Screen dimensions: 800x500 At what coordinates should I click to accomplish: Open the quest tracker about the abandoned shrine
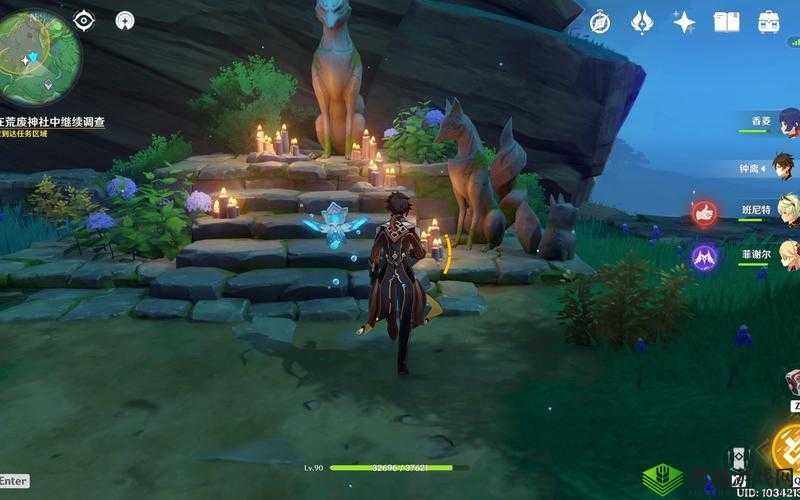(55, 123)
